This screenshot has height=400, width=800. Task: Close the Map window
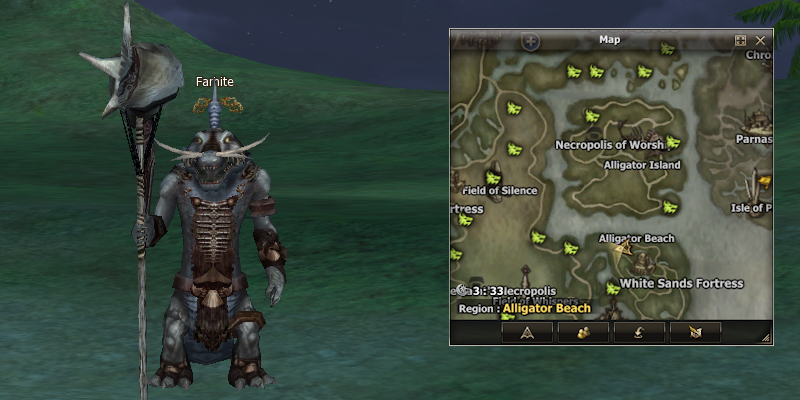(x=761, y=41)
